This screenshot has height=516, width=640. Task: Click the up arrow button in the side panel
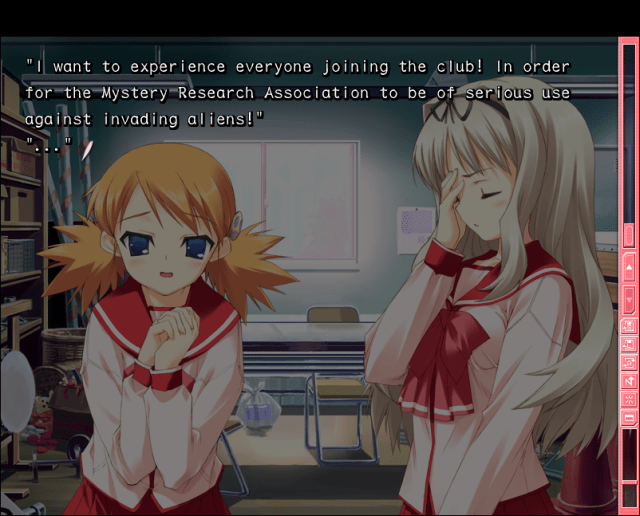click(629, 268)
